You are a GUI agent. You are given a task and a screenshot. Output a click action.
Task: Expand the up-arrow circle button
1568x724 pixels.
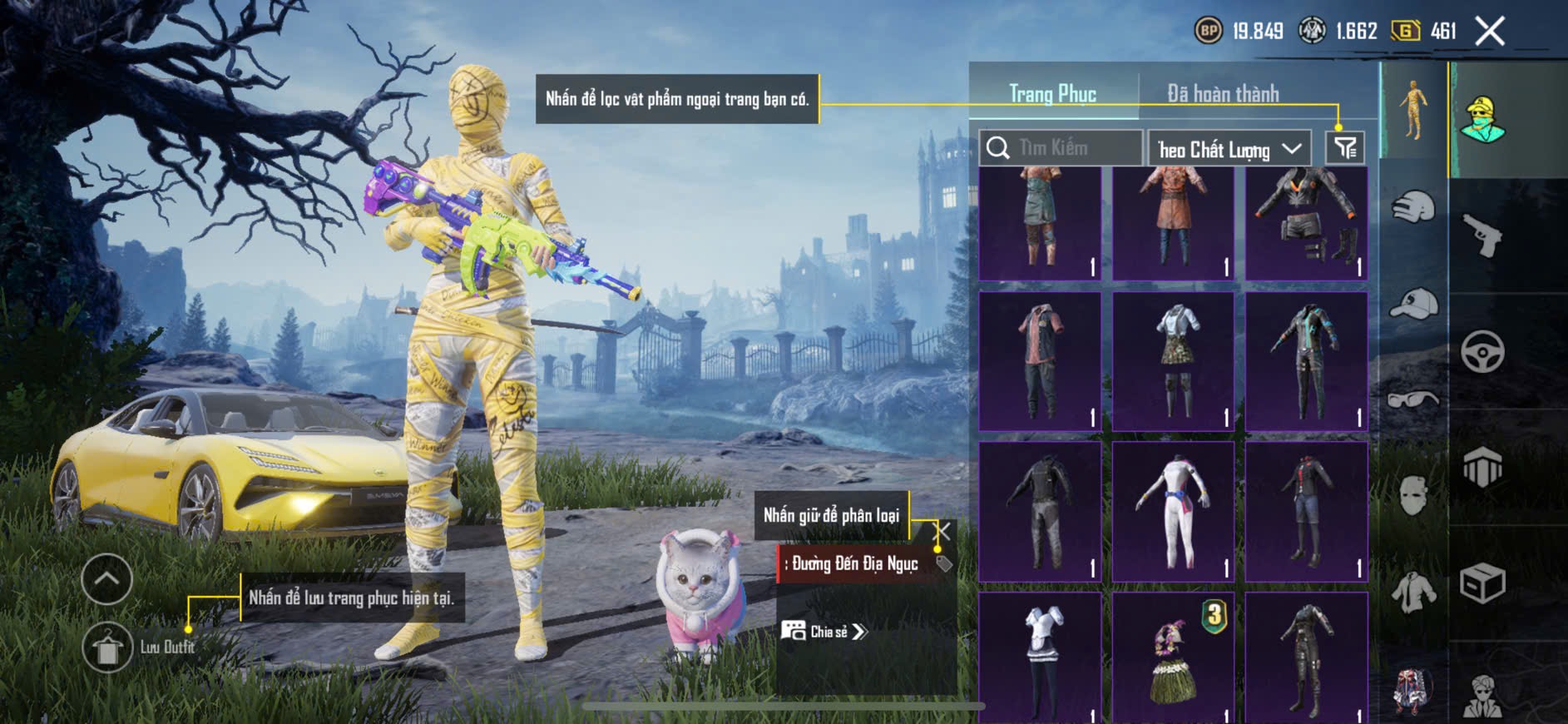coord(107,579)
